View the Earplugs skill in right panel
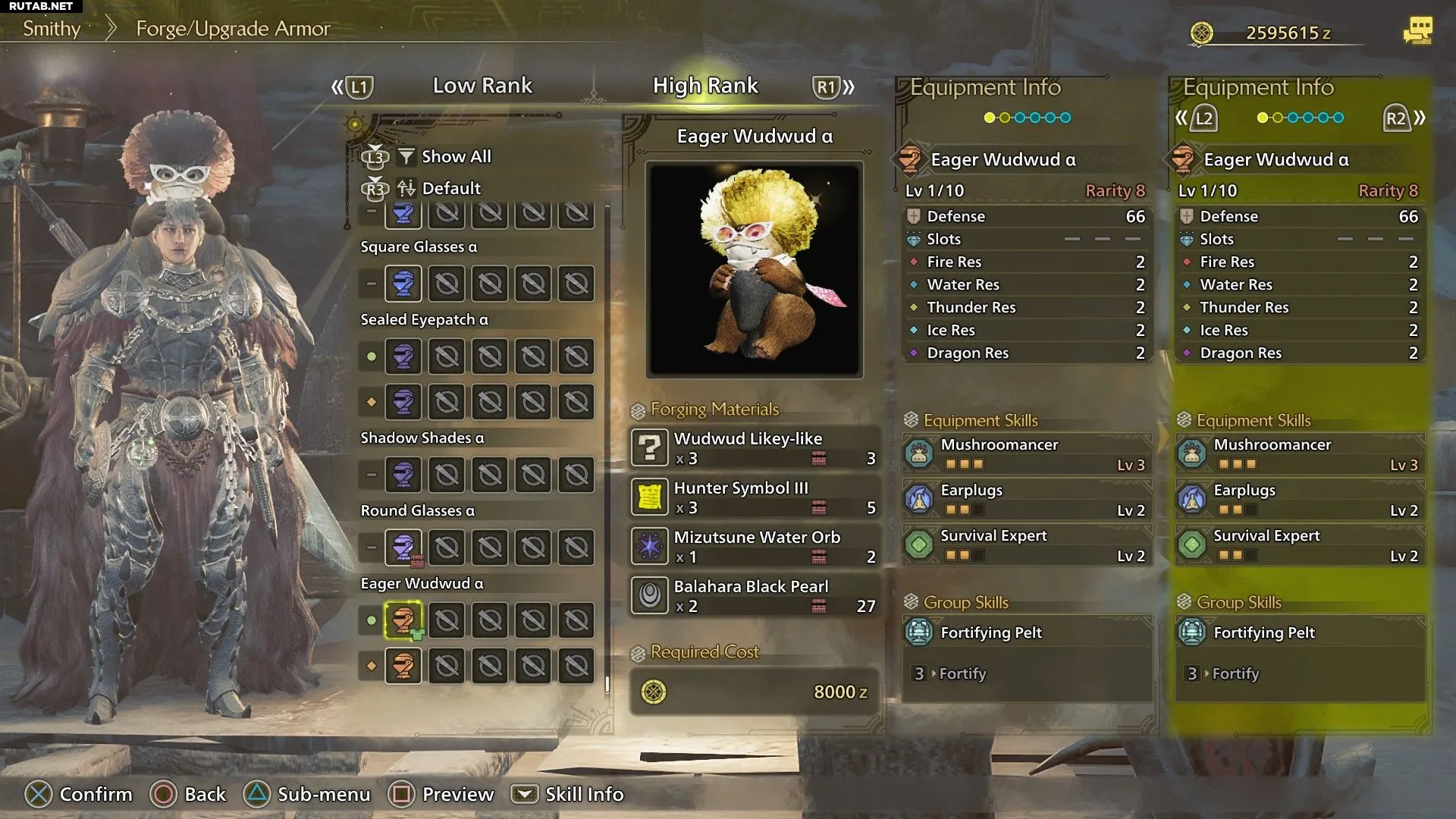The height and width of the screenshot is (819, 1456). coord(1300,500)
